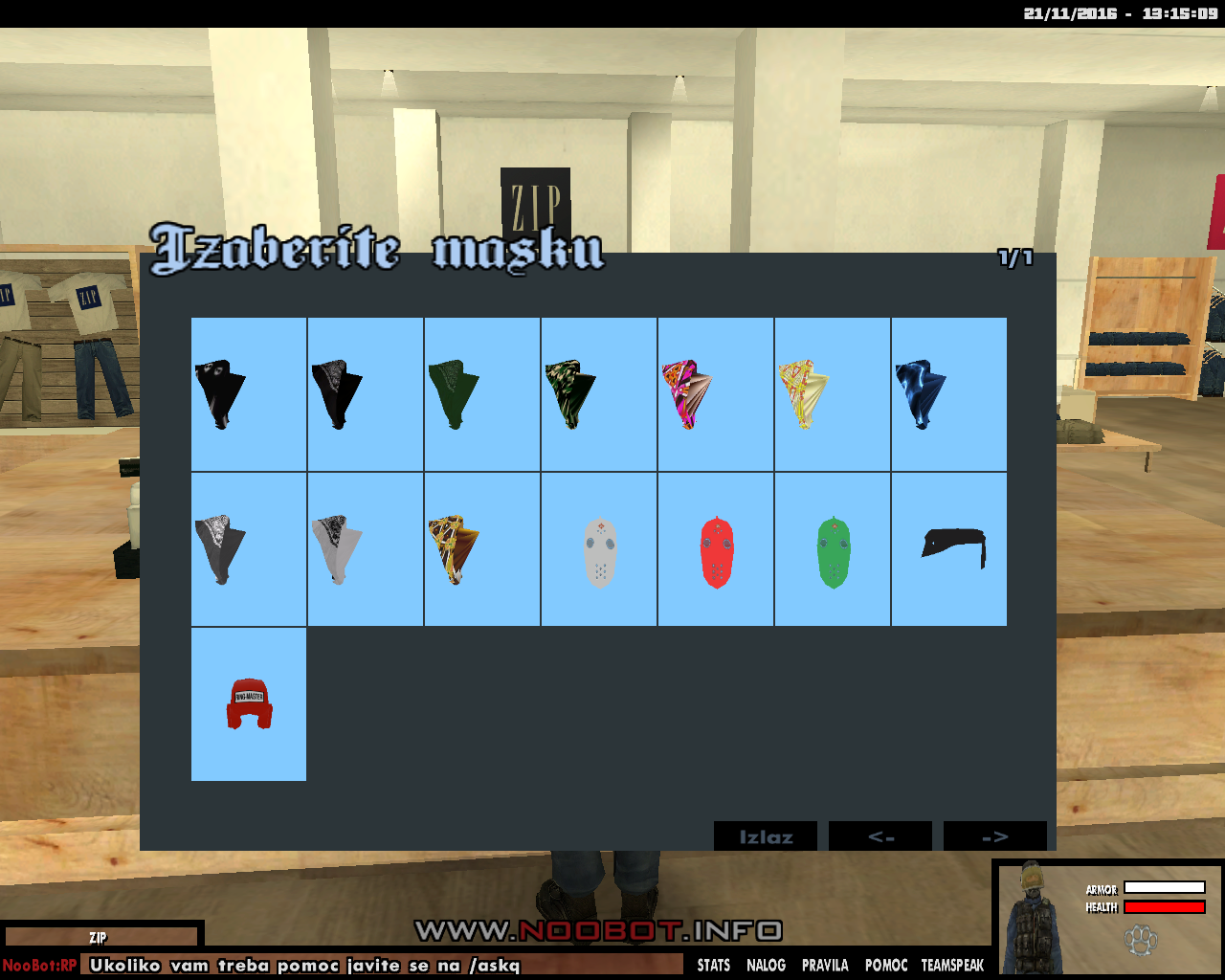Image resolution: width=1225 pixels, height=980 pixels.
Task: Select the black blindfold headband
Action: (949, 549)
